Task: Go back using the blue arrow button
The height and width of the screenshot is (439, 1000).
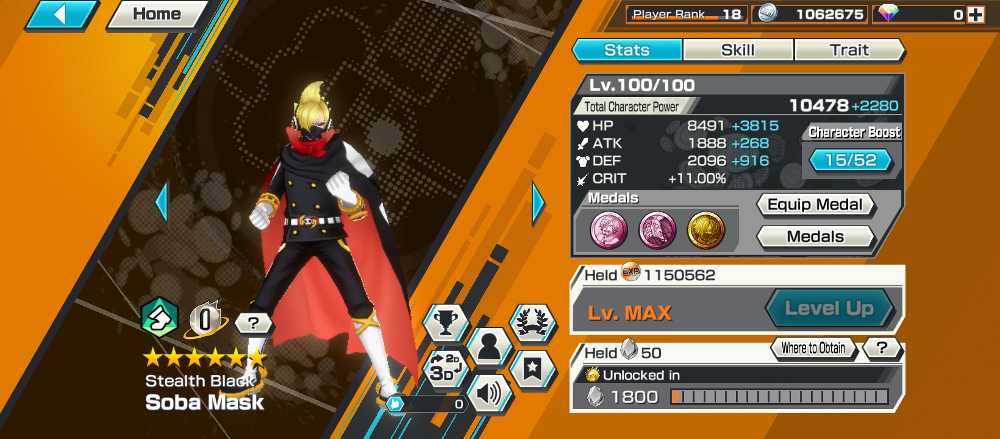Action: 61,15
